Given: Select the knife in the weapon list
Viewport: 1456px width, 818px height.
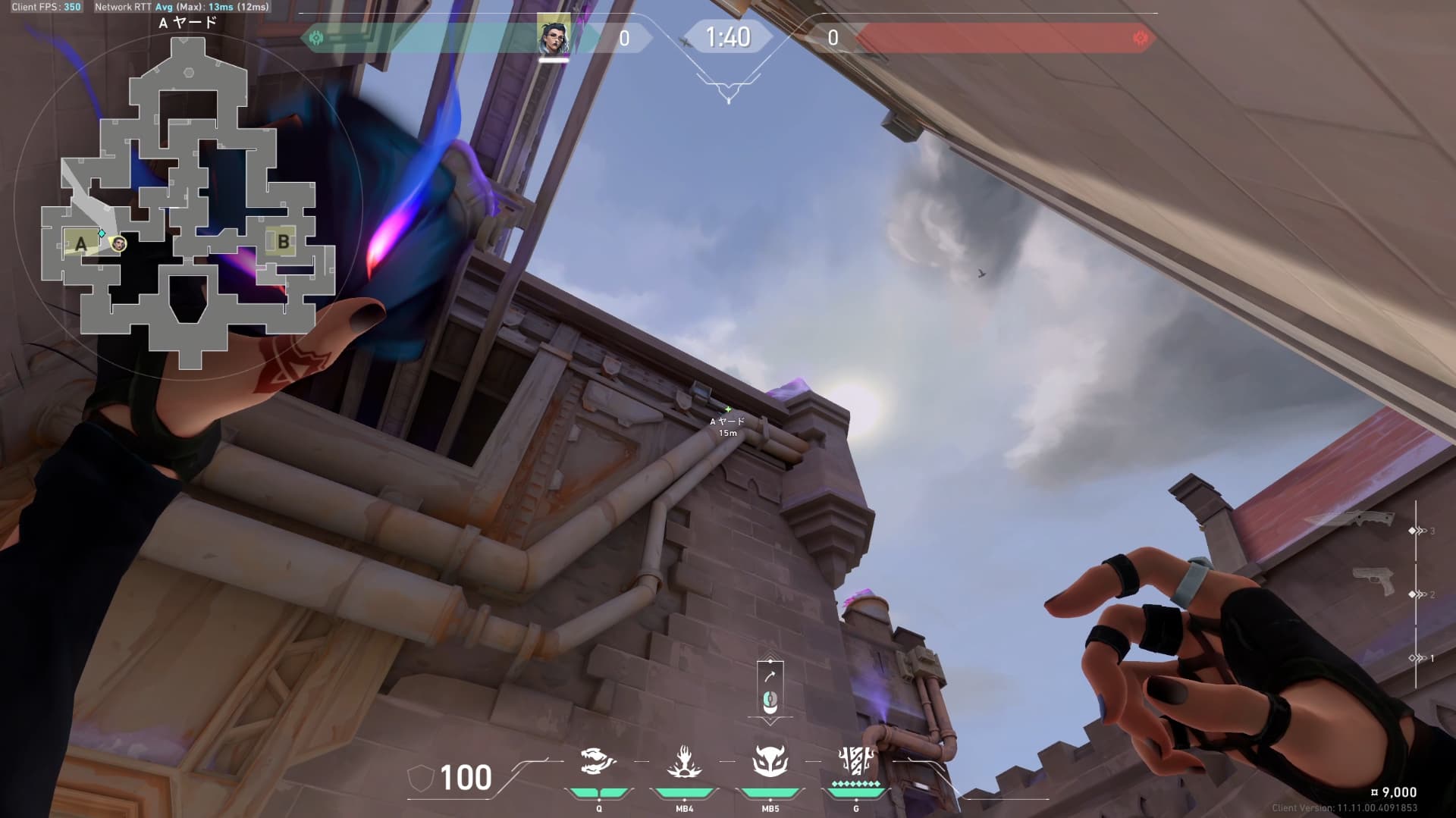Looking at the screenshot, I should (1350, 520).
